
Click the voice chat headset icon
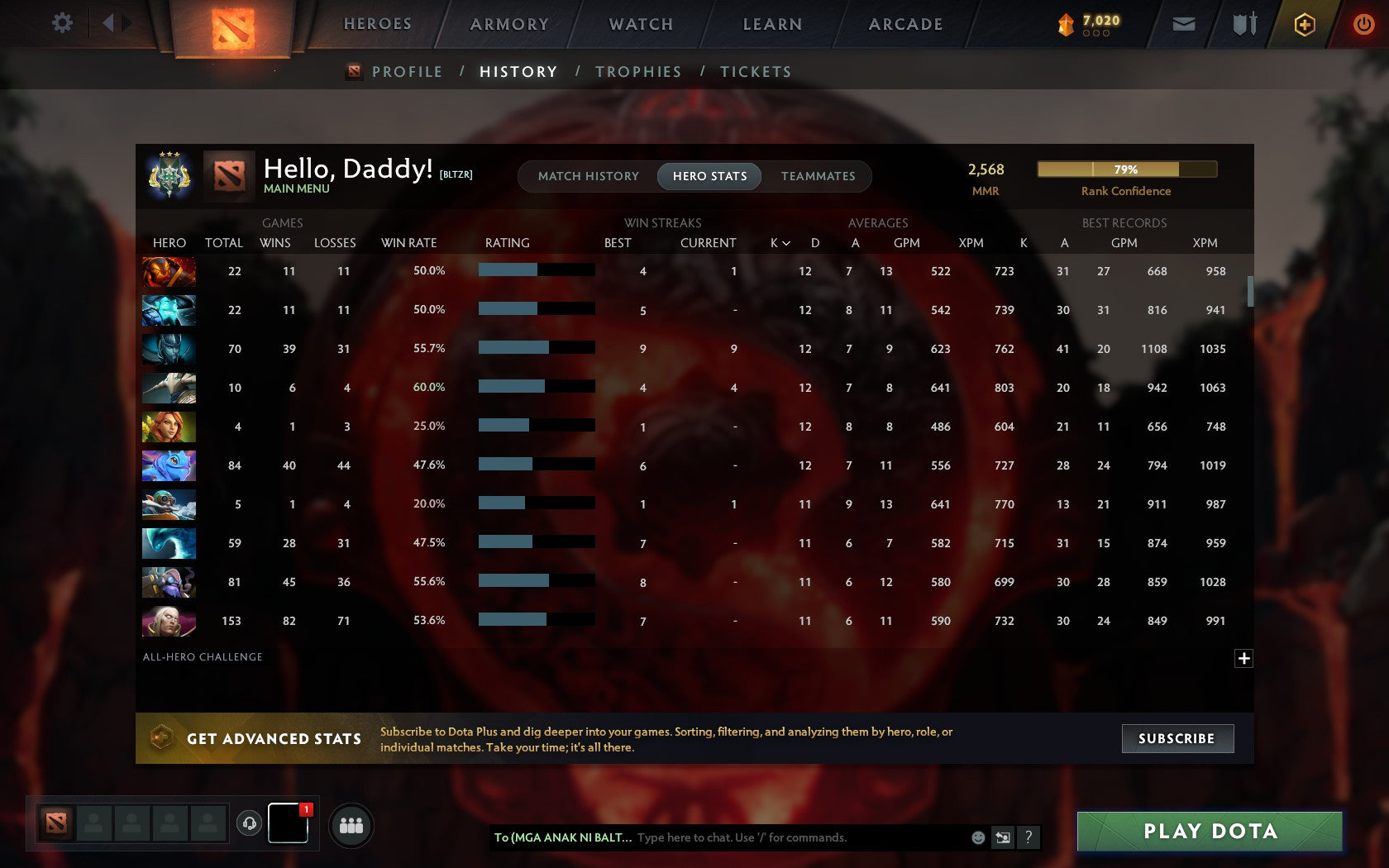(x=250, y=824)
